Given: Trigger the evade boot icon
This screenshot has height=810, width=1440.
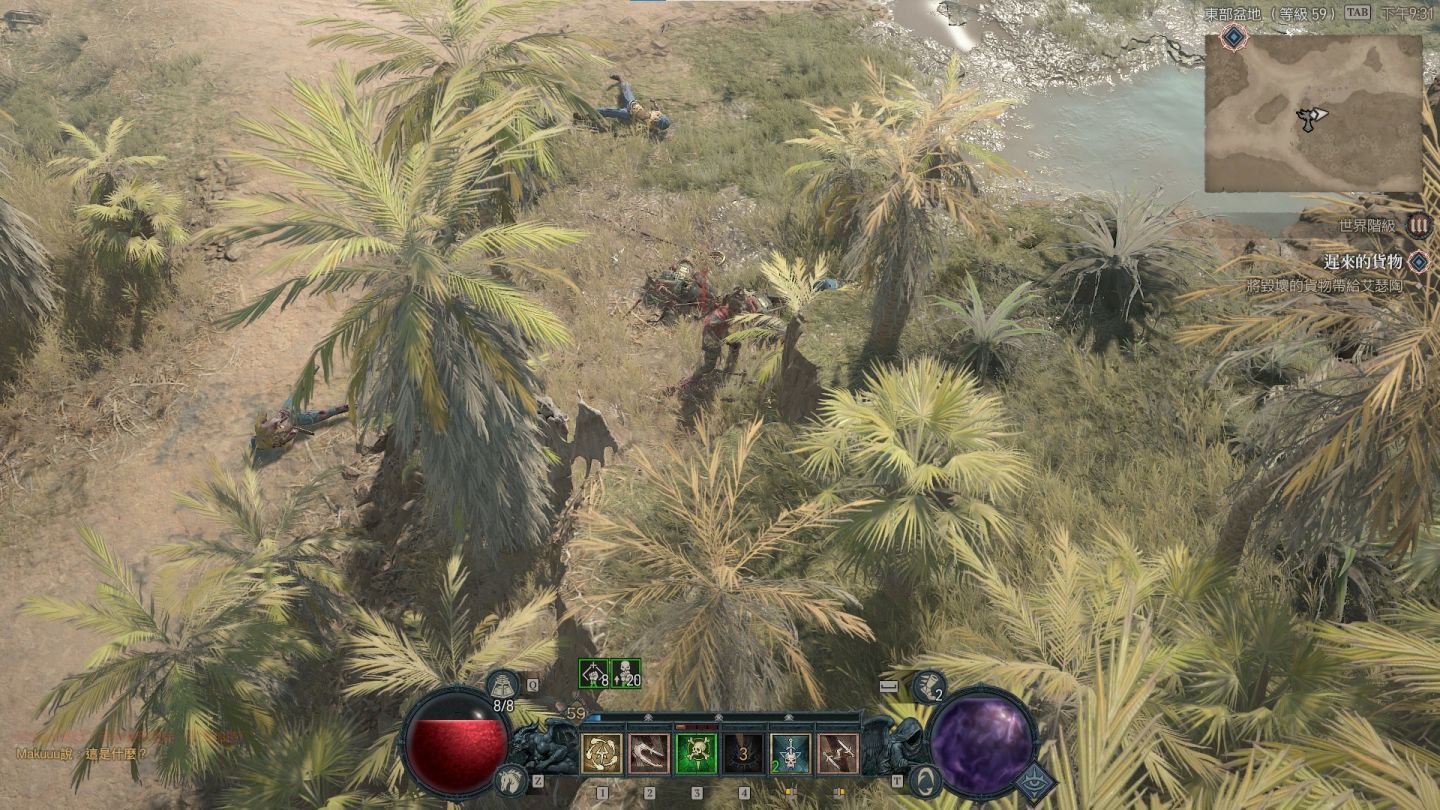Looking at the screenshot, I should pos(927,685).
